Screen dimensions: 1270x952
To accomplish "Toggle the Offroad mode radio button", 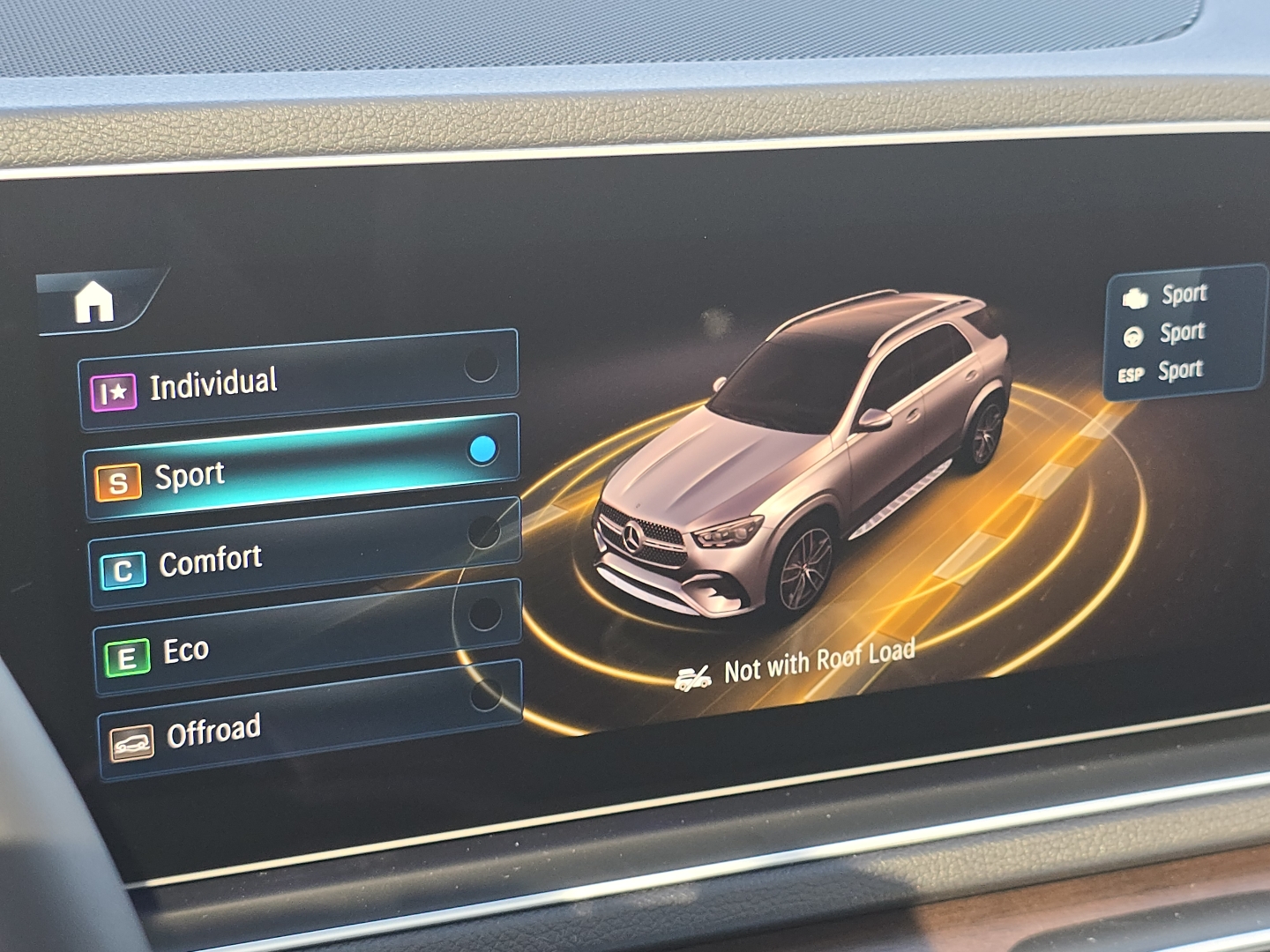I will click(486, 697).
